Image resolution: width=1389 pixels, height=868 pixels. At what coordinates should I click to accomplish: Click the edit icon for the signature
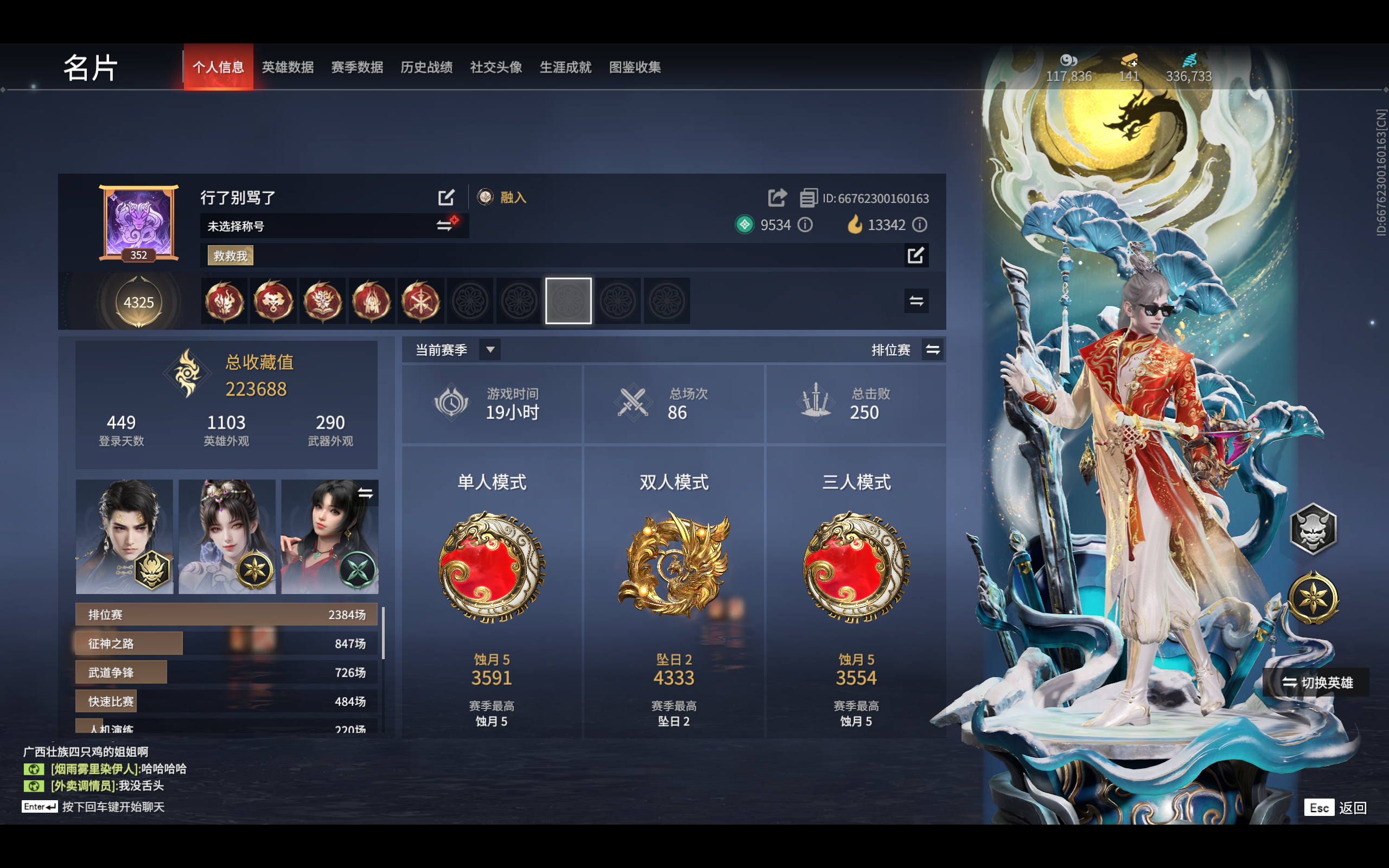916,255
